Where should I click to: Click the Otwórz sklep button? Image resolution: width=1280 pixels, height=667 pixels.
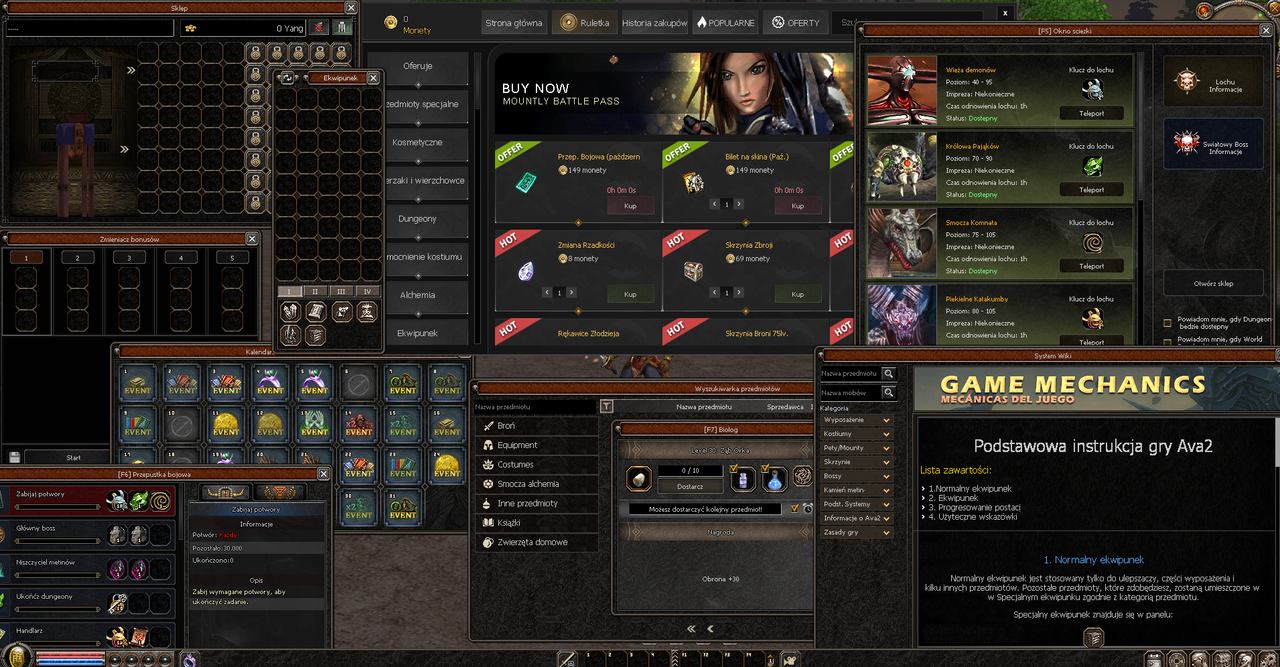(1212, 283)
